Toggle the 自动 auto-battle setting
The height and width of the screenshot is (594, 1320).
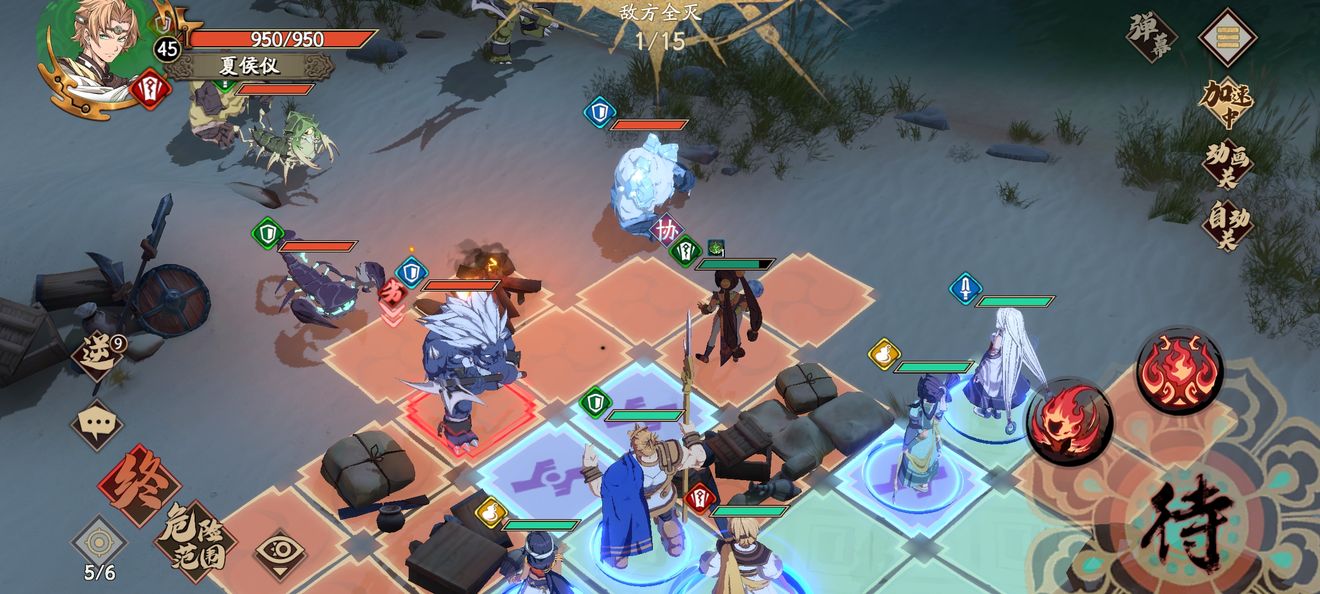point(1226,224)
